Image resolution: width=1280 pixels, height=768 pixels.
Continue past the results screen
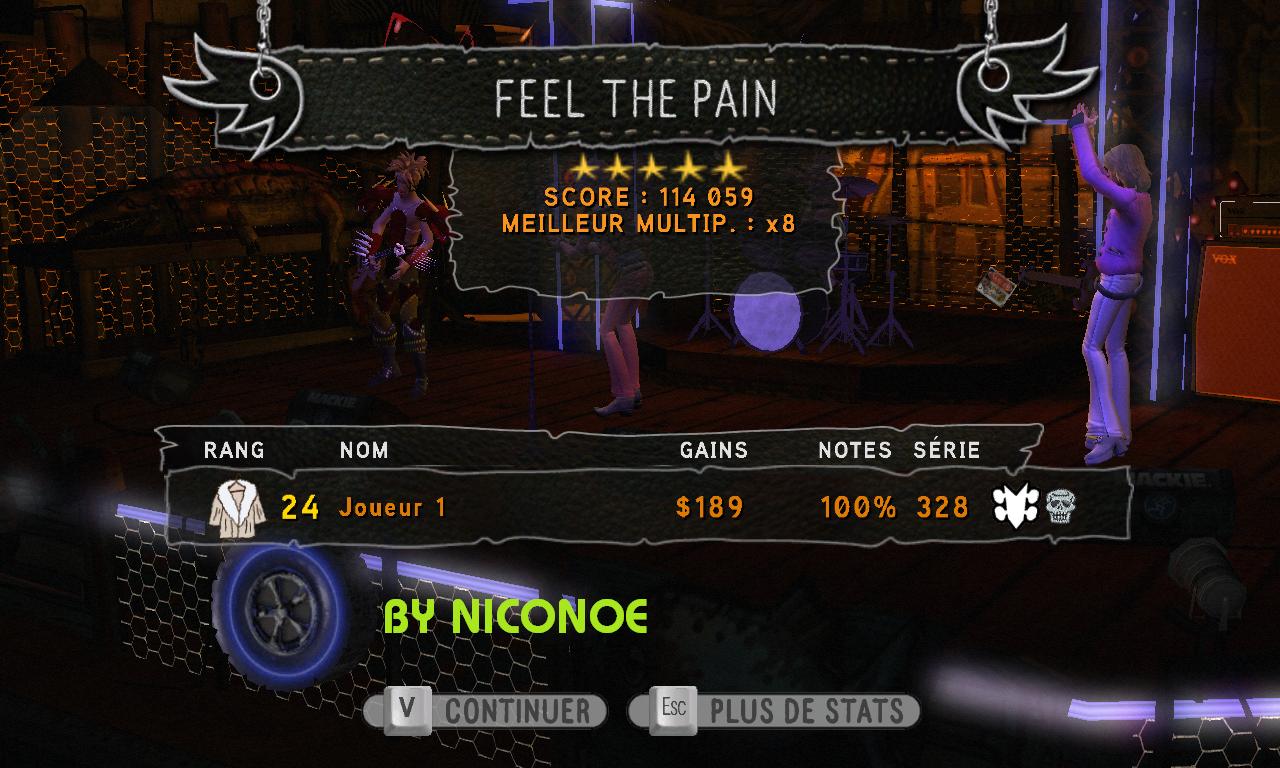coord(487,711)
